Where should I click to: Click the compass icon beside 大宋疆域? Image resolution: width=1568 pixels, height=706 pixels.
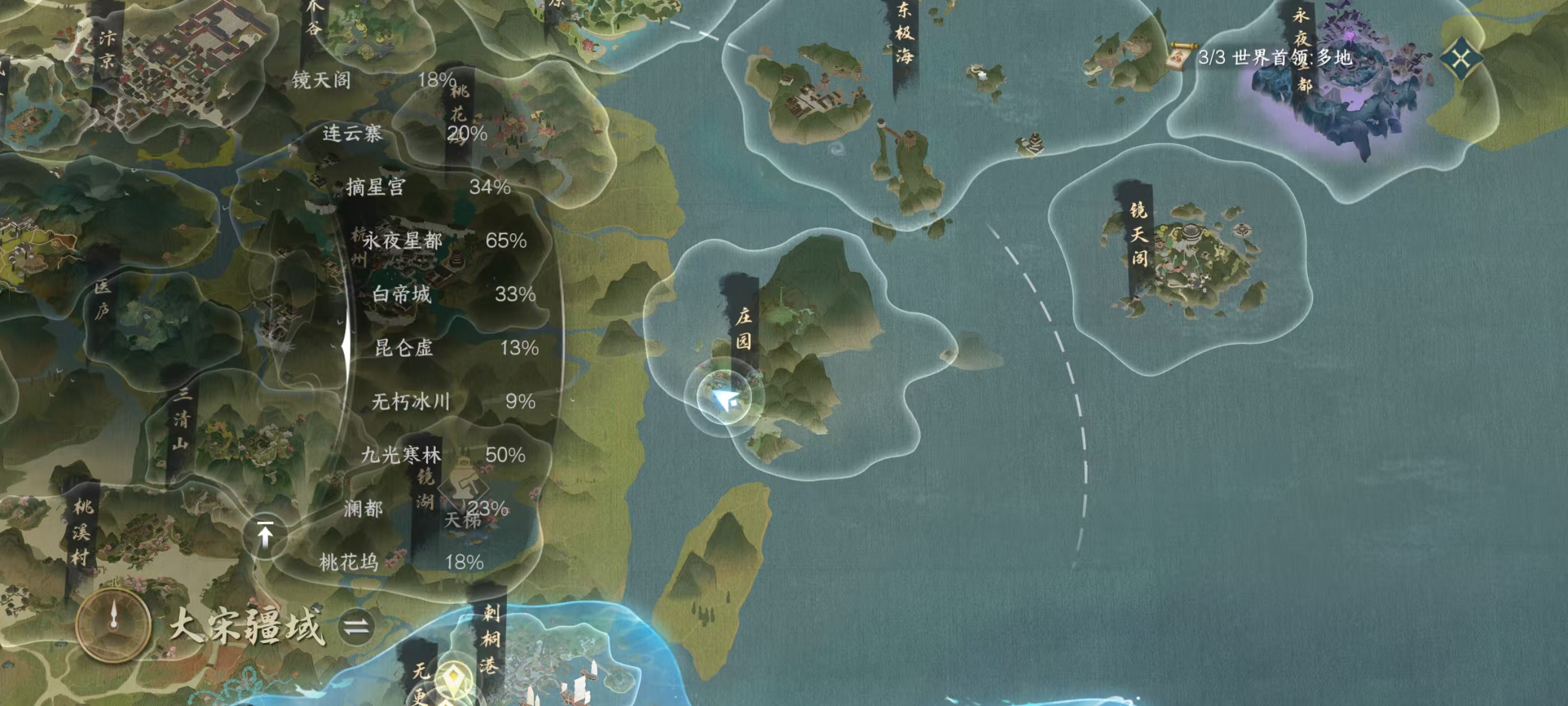point(113,624)
